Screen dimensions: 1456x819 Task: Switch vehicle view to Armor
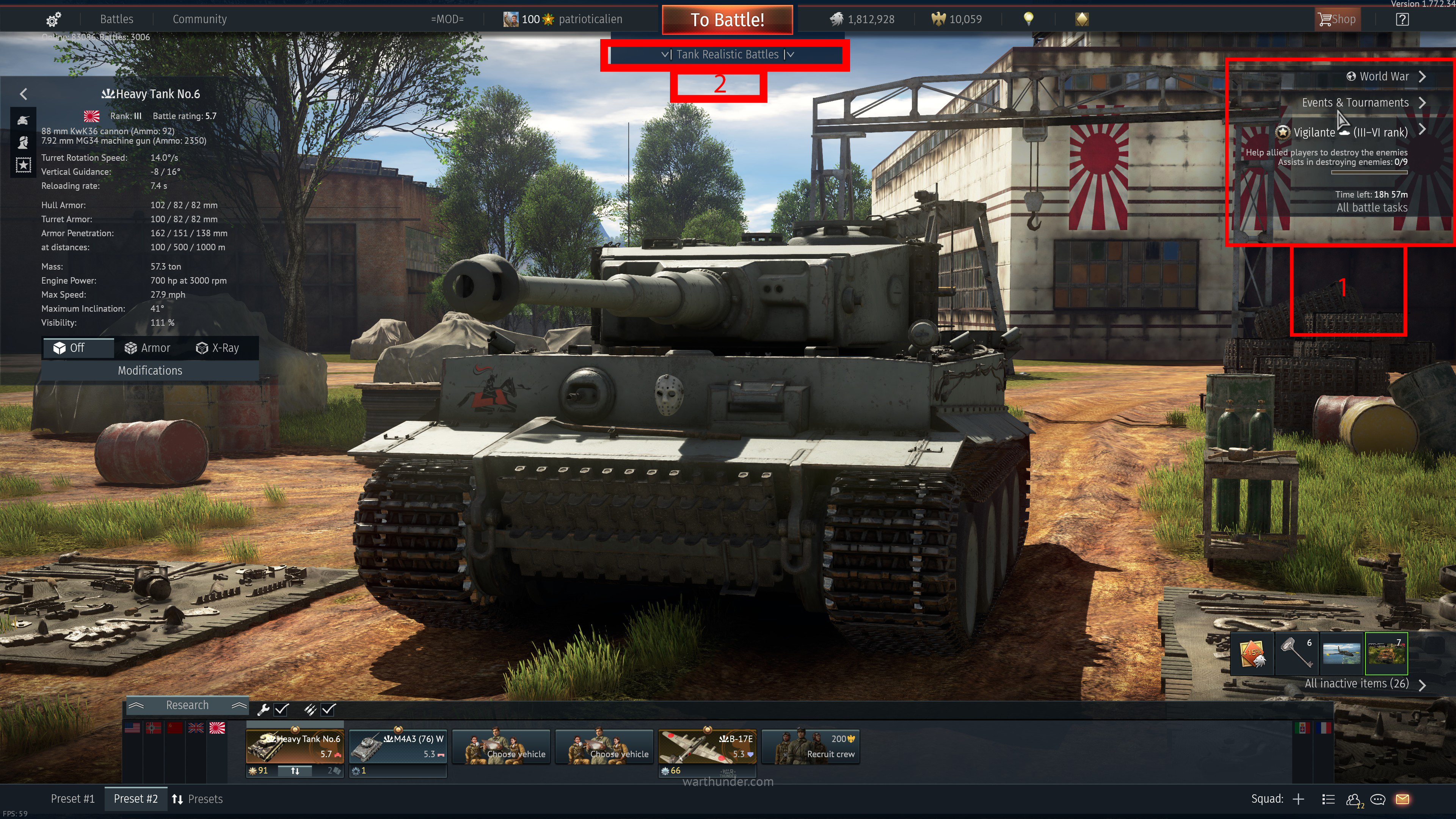click(147, 348)
